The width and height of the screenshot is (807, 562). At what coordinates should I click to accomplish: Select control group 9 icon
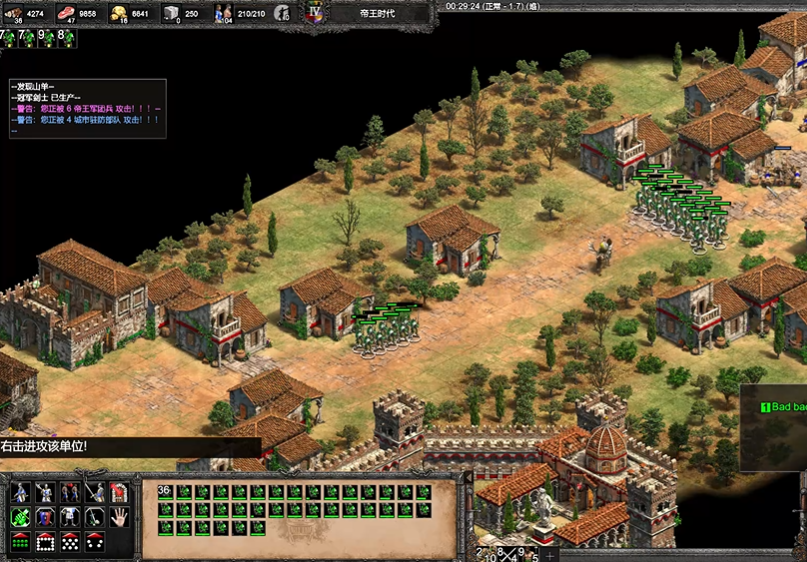click(46, 39)
